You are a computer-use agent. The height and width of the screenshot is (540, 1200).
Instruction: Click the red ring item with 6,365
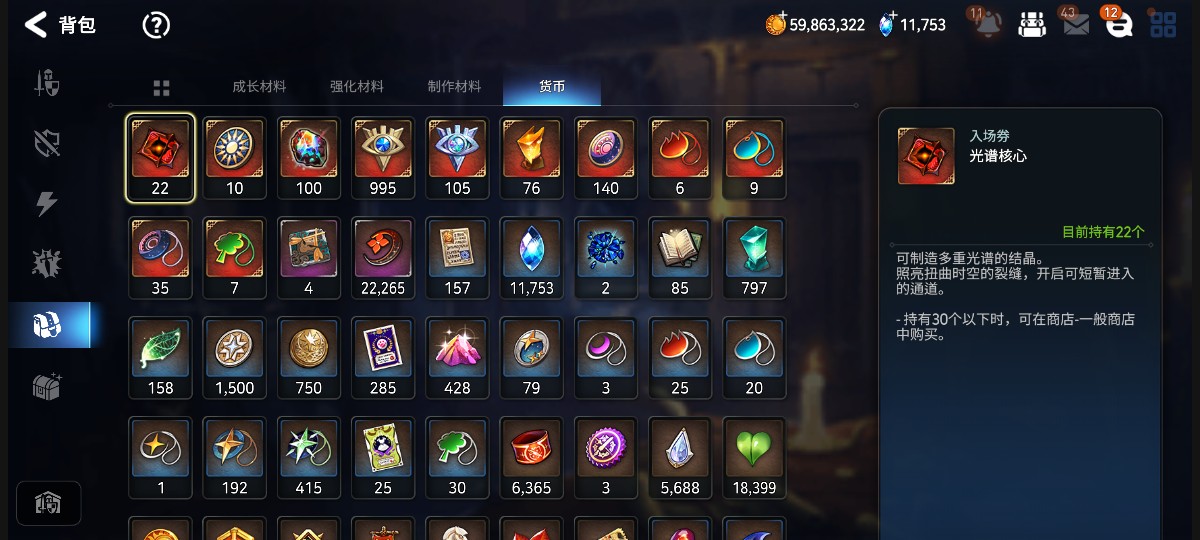531,458
